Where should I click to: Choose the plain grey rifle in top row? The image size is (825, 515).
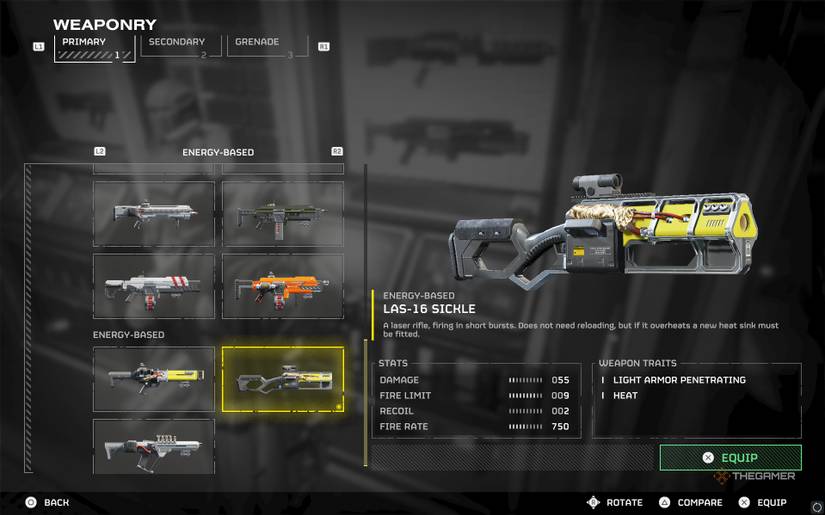point(154,213)
